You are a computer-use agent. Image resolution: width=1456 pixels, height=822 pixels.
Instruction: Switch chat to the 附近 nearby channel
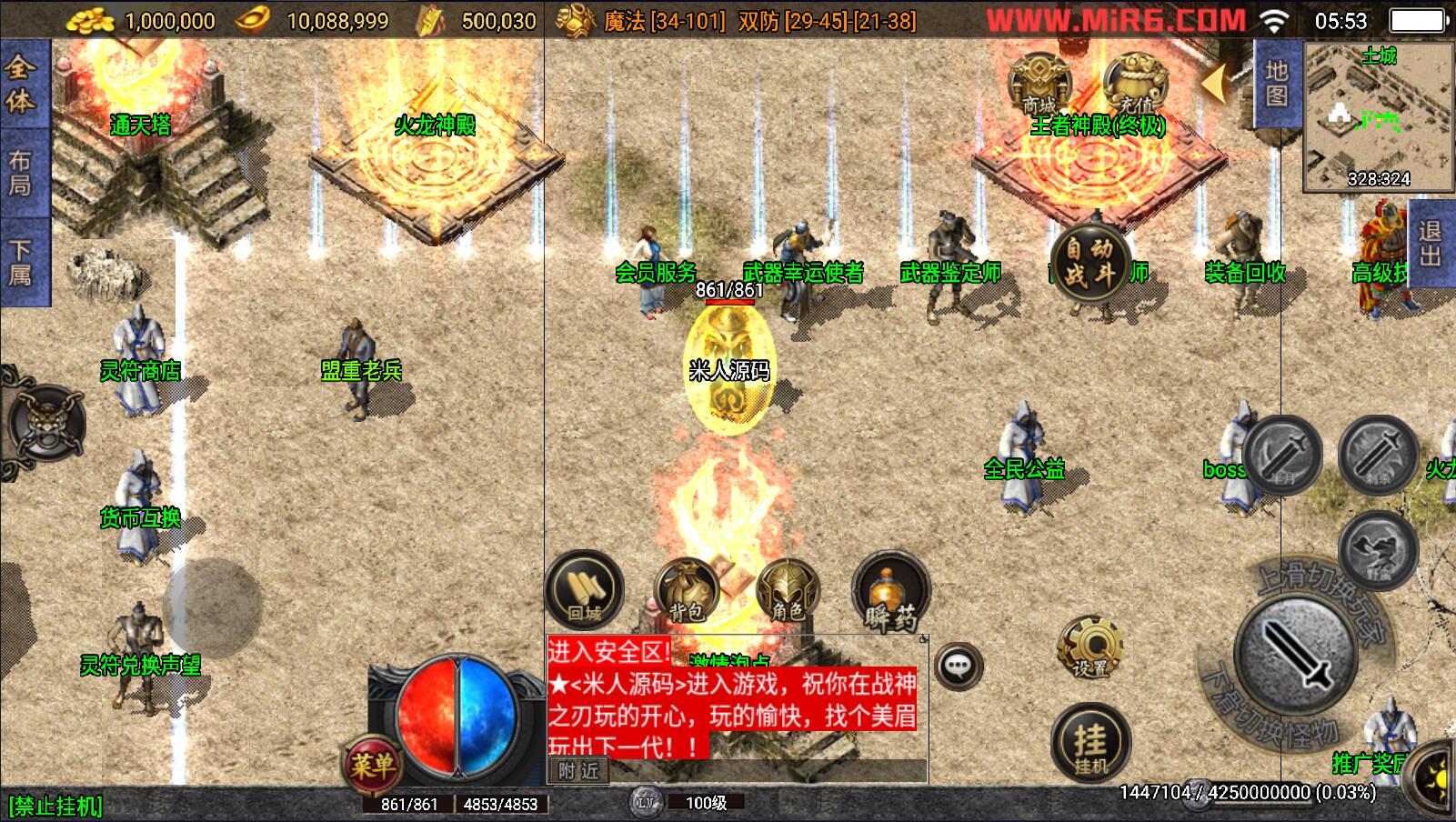pyautogui.click(x=578, y=771)
